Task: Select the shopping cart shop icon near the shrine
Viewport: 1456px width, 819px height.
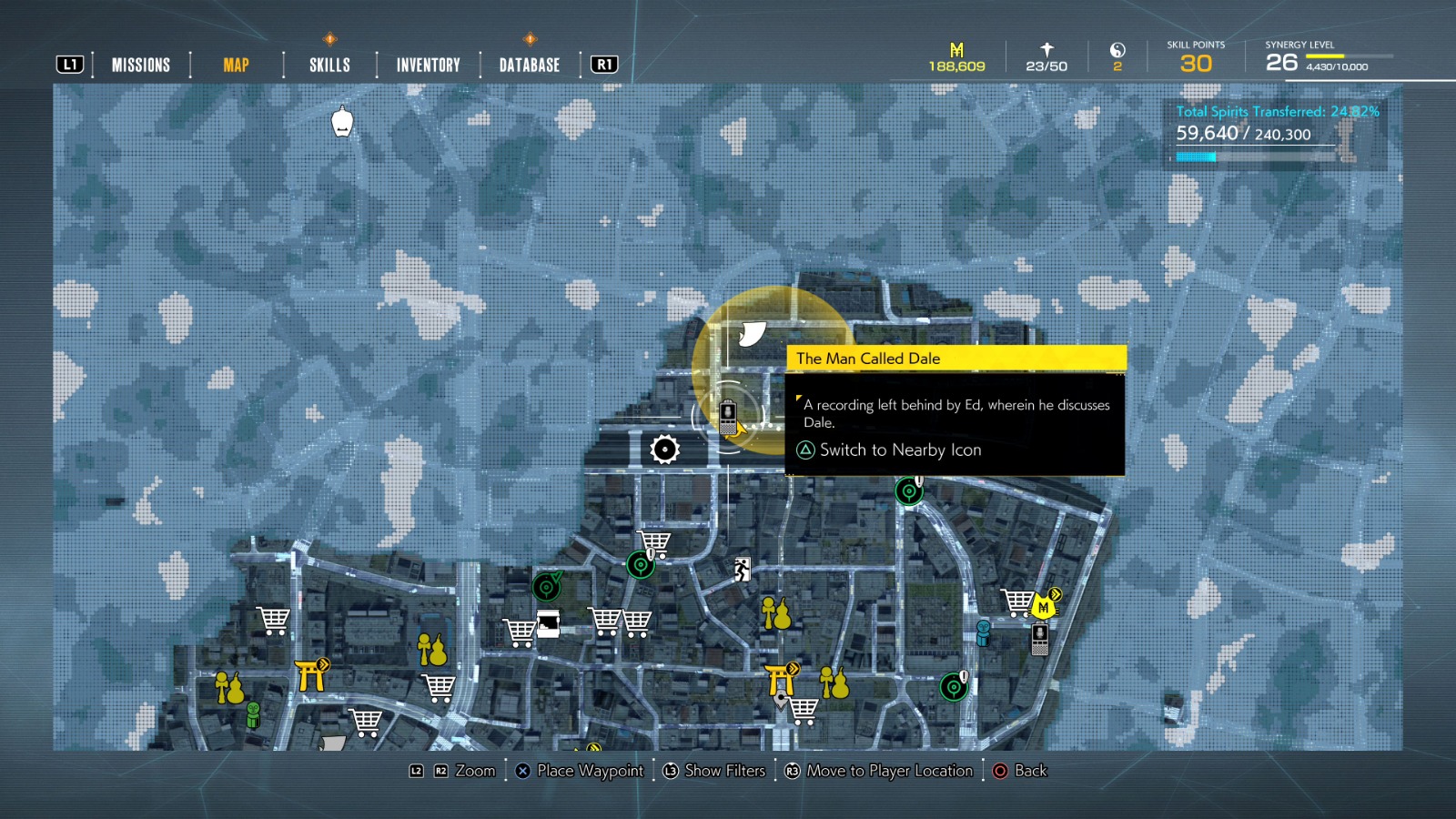Action: (x=804, y=710)
